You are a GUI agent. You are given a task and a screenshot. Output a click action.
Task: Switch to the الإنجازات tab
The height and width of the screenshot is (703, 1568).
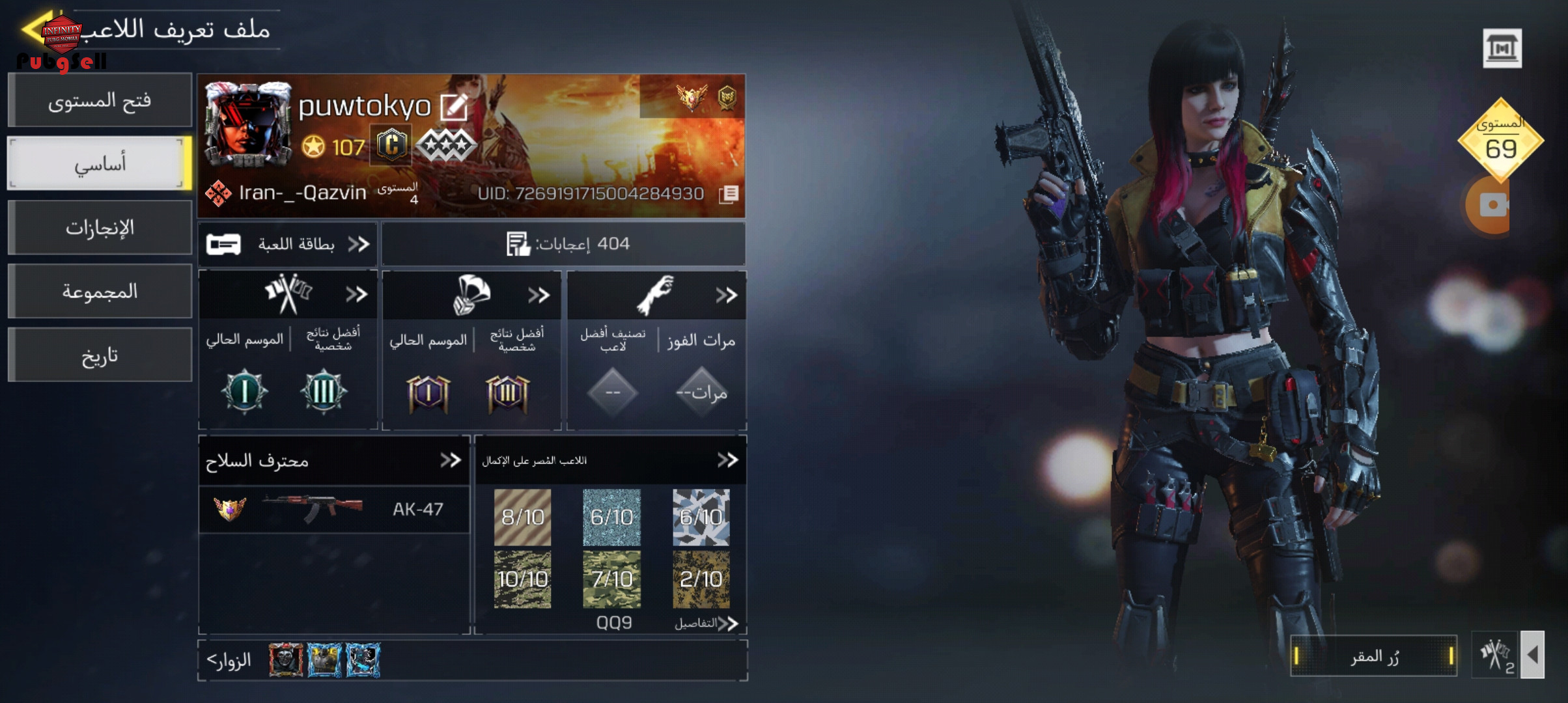(x=100, y=227)
